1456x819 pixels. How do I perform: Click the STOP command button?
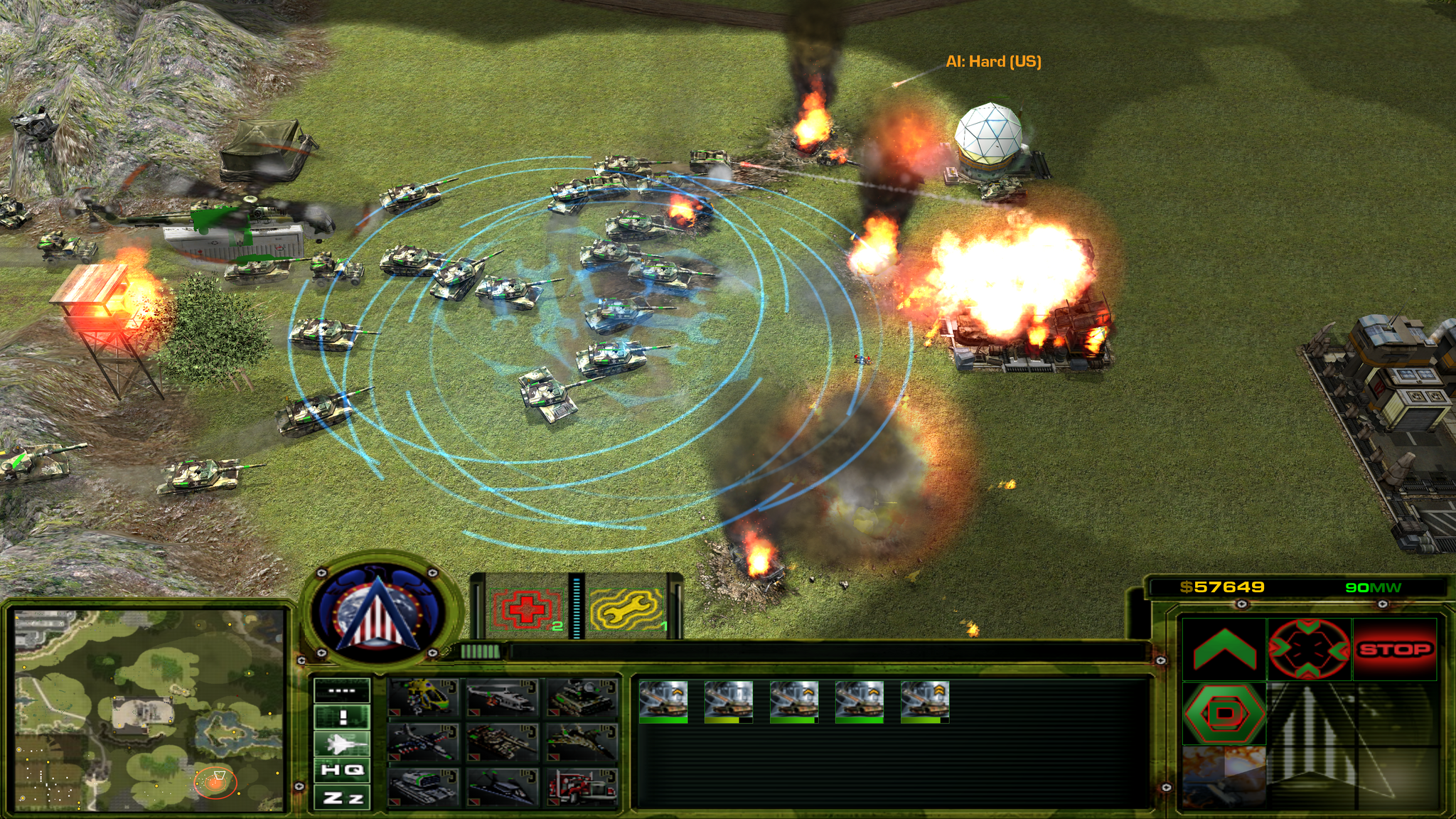[x=1394, y=649]
